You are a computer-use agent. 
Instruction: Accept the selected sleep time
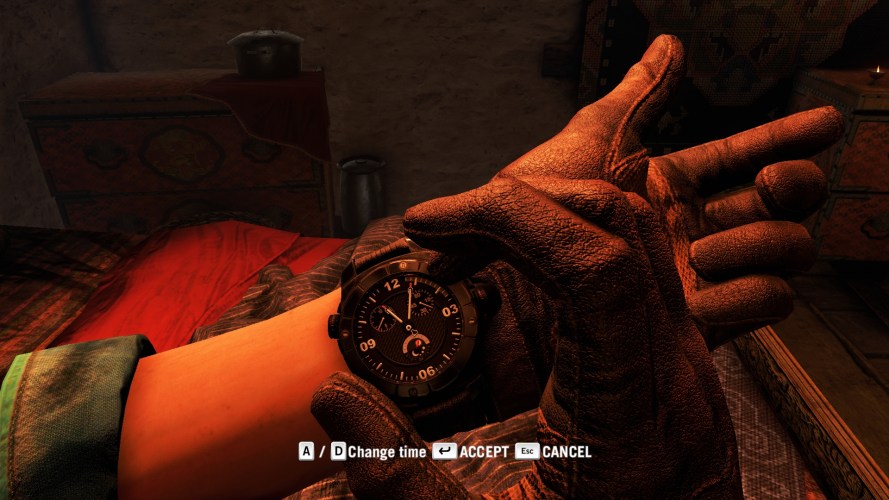point(472,452)
